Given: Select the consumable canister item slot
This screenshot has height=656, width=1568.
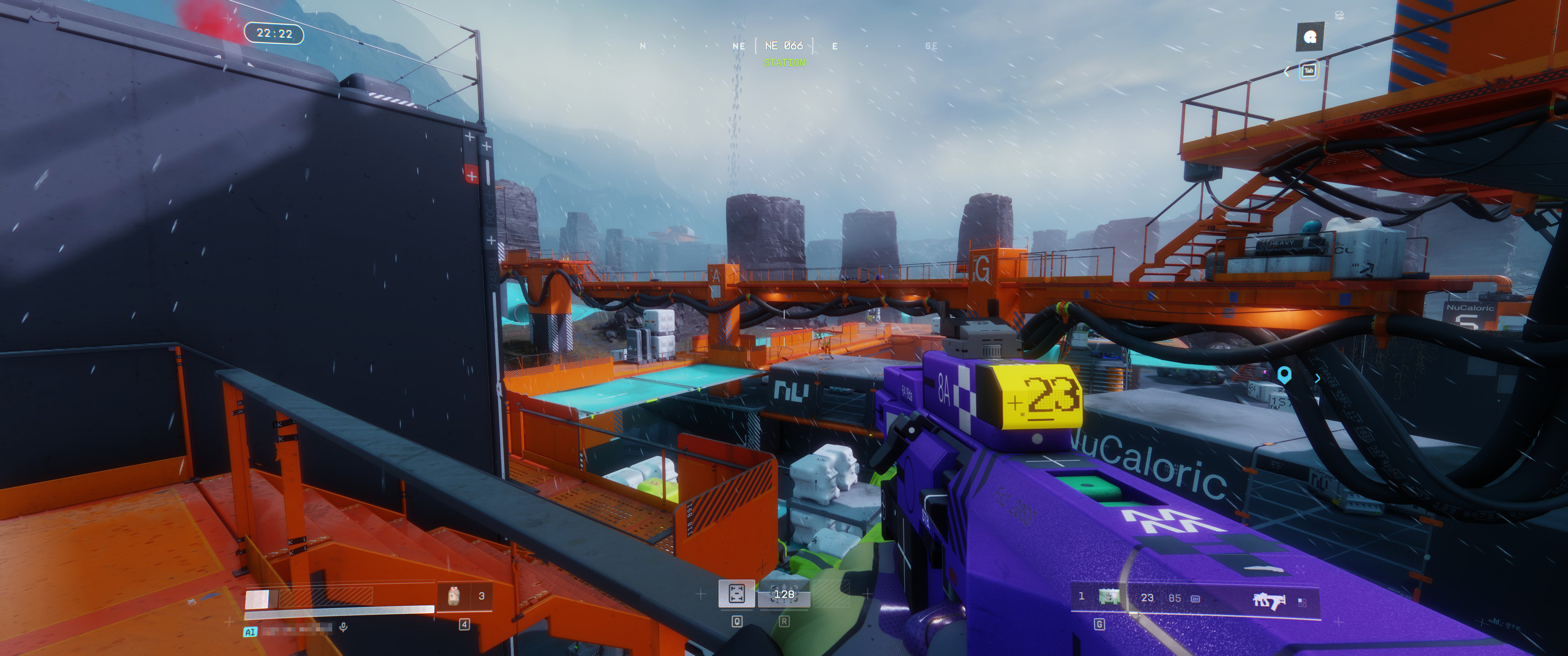Looking at the screenshot, I should (454, 596).
